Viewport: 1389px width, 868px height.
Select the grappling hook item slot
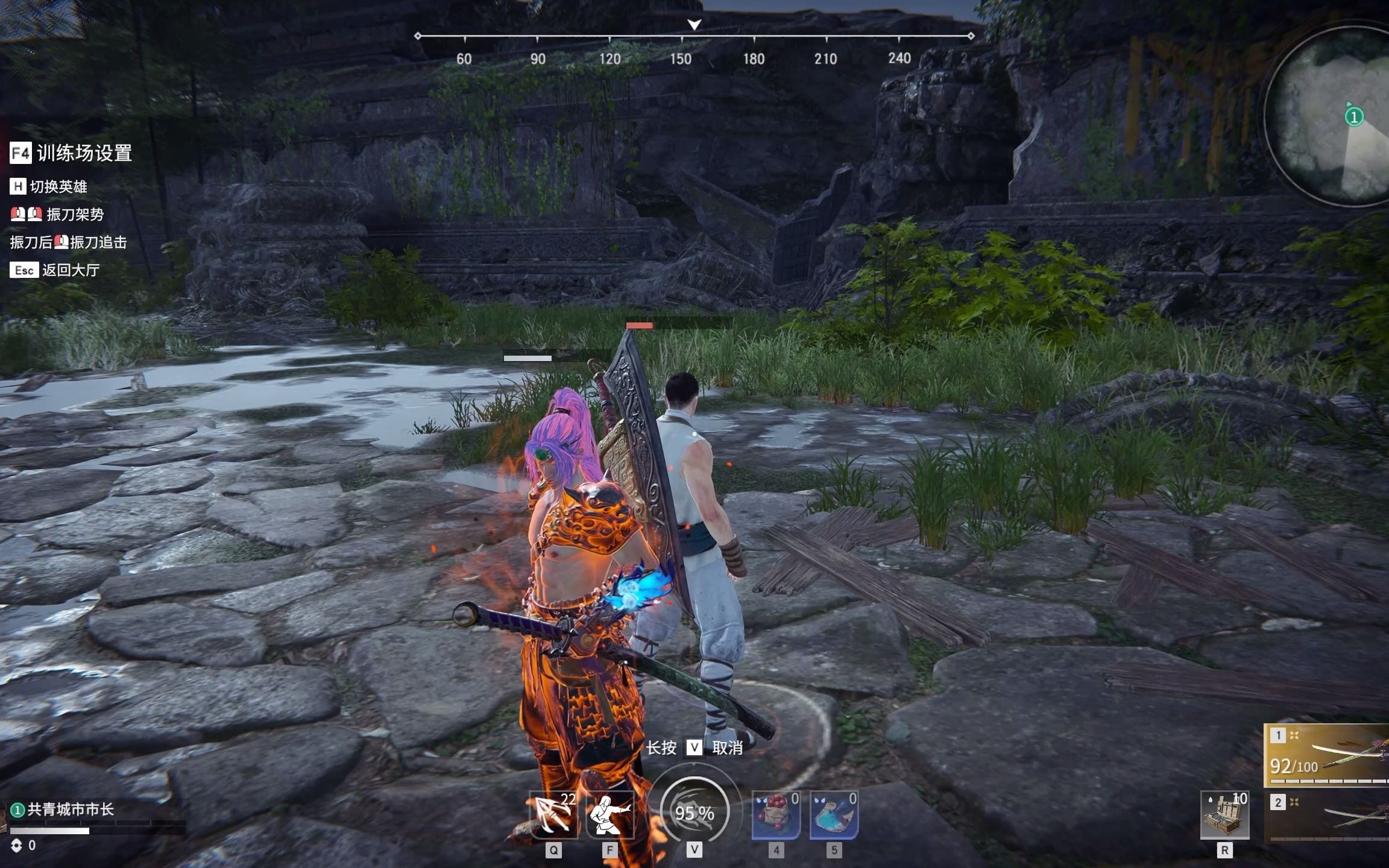[552, 815]
